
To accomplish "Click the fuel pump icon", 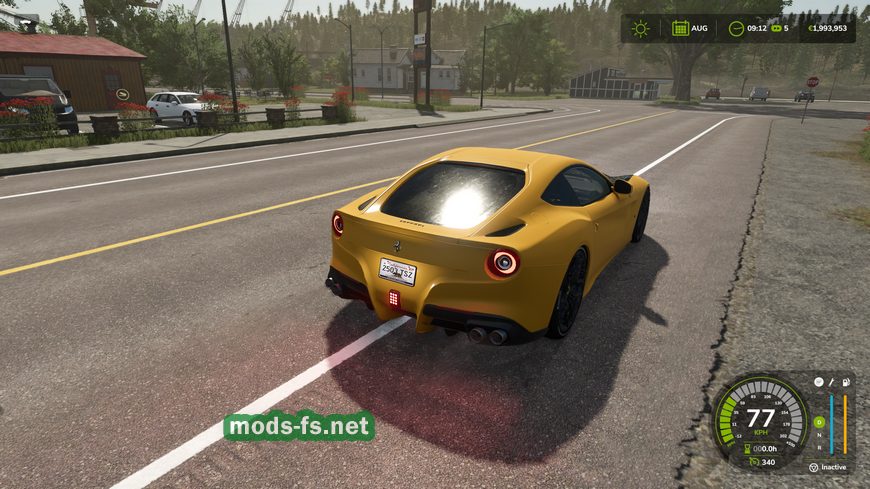I will pyautogui.click(x=846, y=382).
